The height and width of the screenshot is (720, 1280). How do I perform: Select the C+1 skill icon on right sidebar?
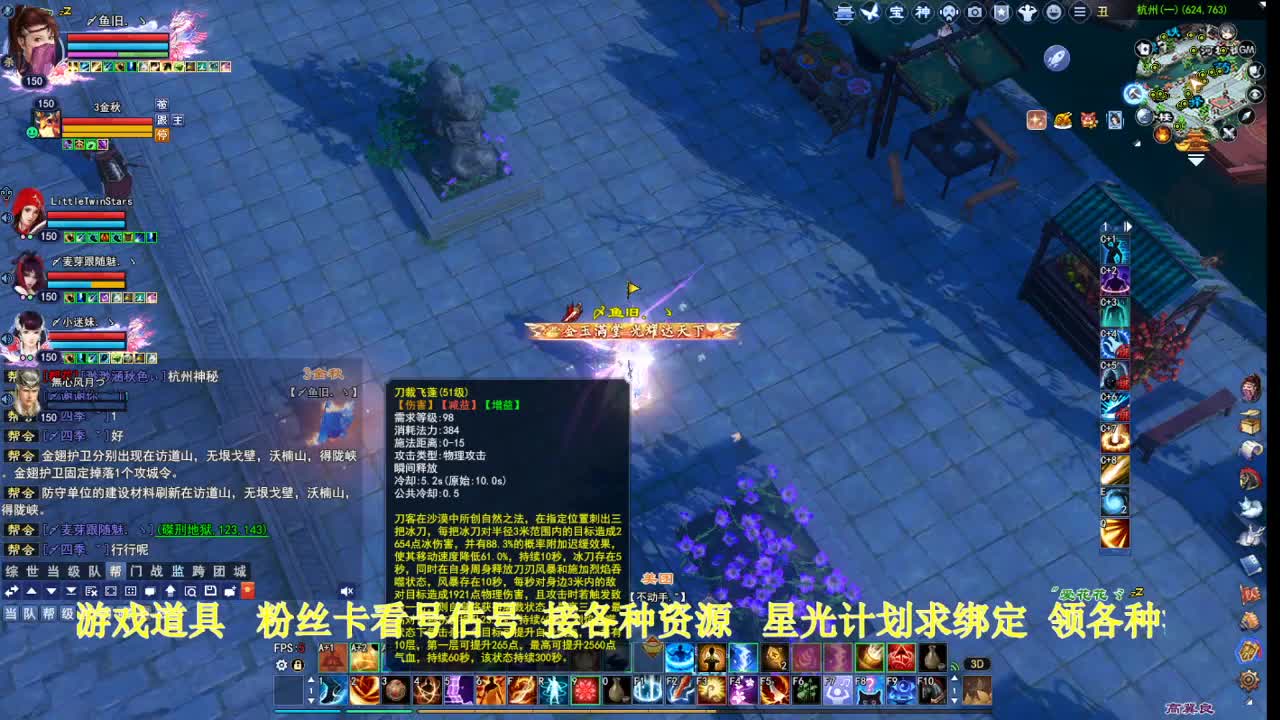(x=1114, y=248)
